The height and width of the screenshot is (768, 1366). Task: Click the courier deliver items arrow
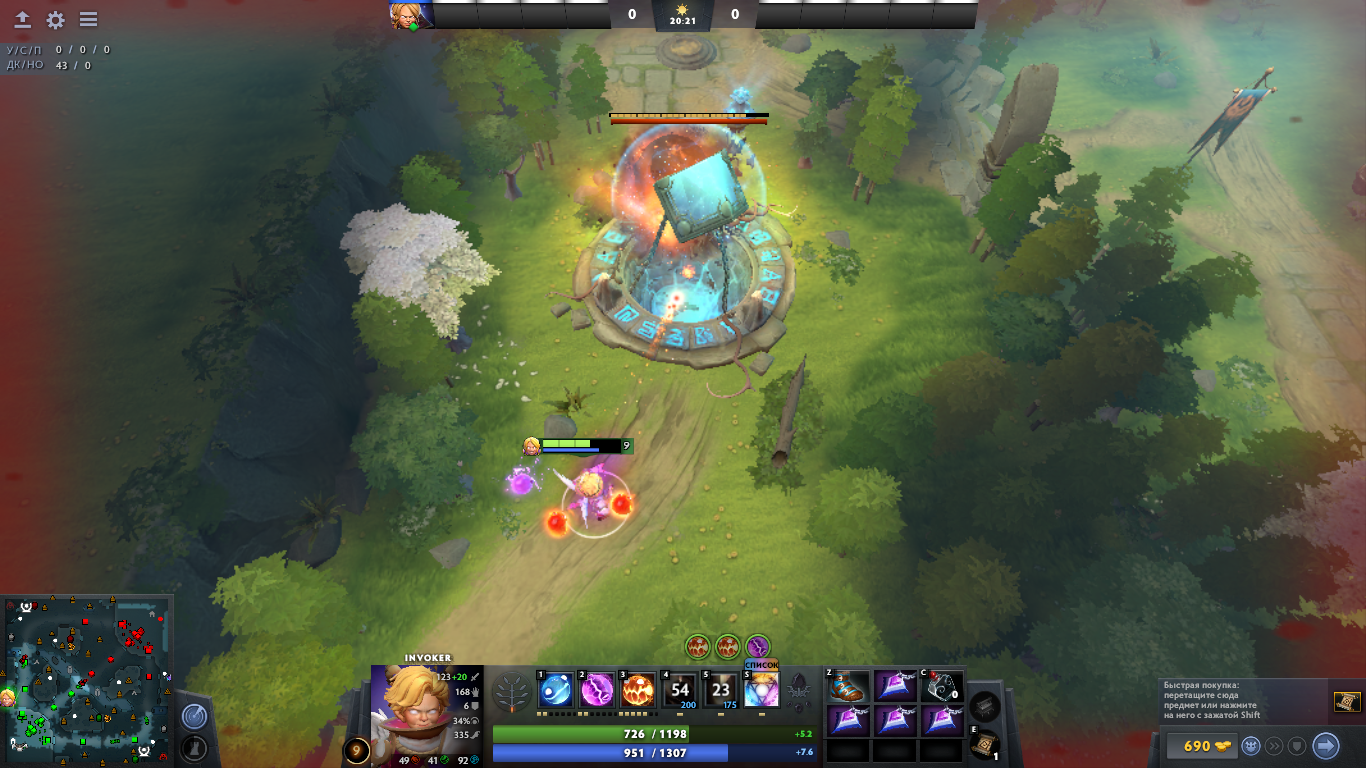1325,746
